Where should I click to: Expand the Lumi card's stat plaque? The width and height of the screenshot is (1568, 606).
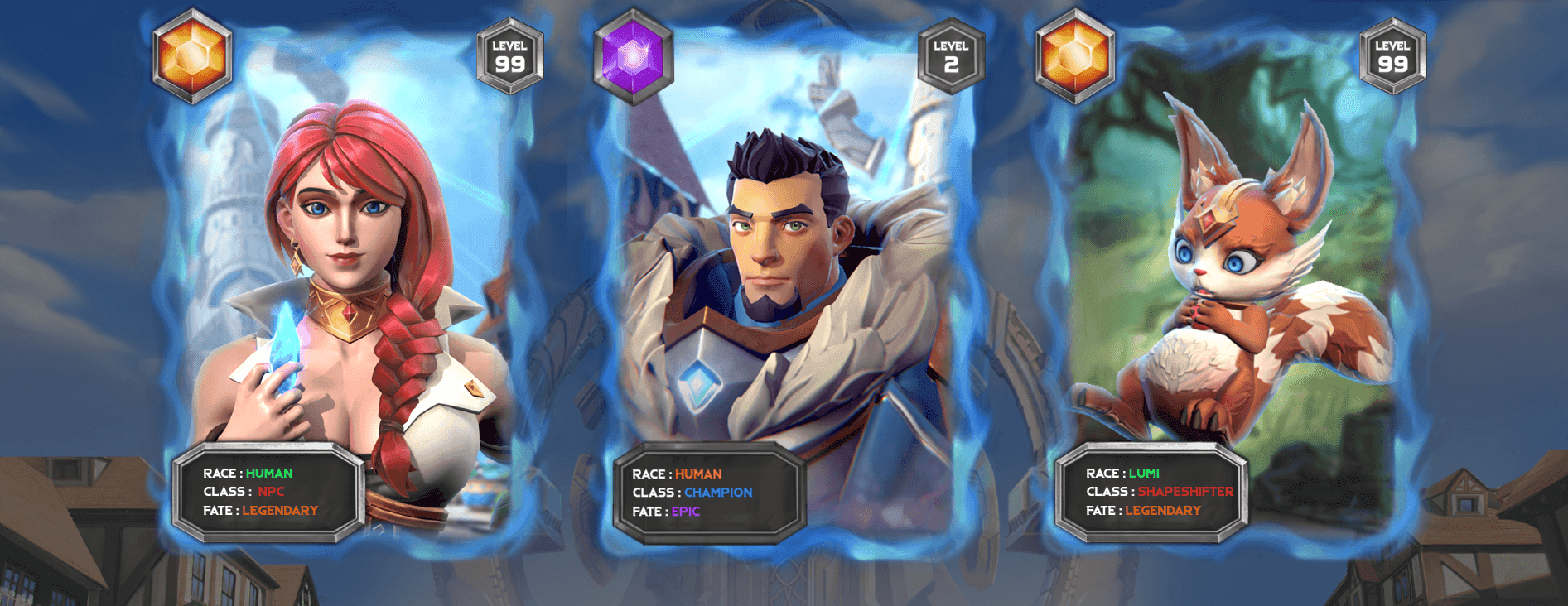1151,491
